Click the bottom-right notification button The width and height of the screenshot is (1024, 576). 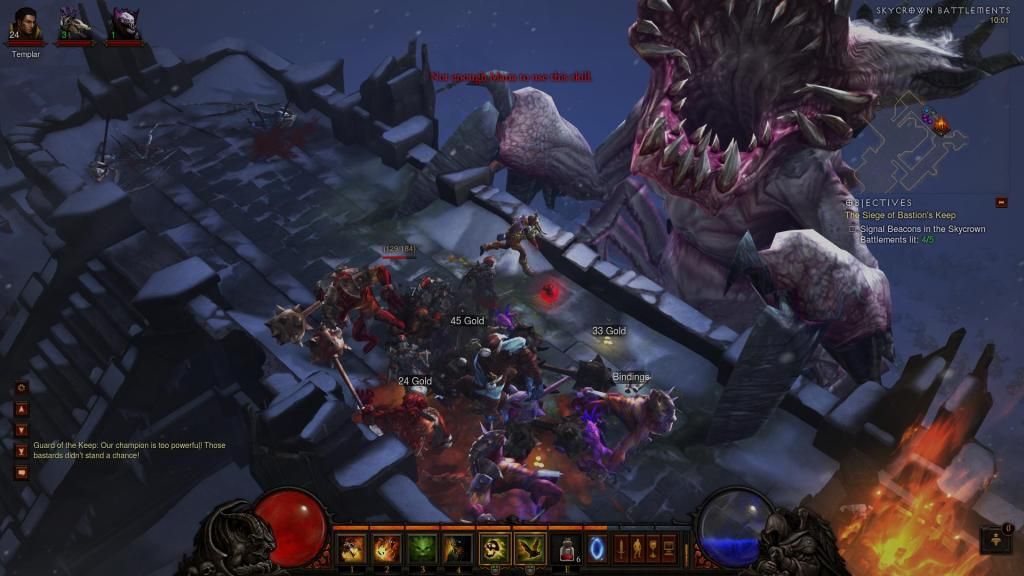pos(996,540)
